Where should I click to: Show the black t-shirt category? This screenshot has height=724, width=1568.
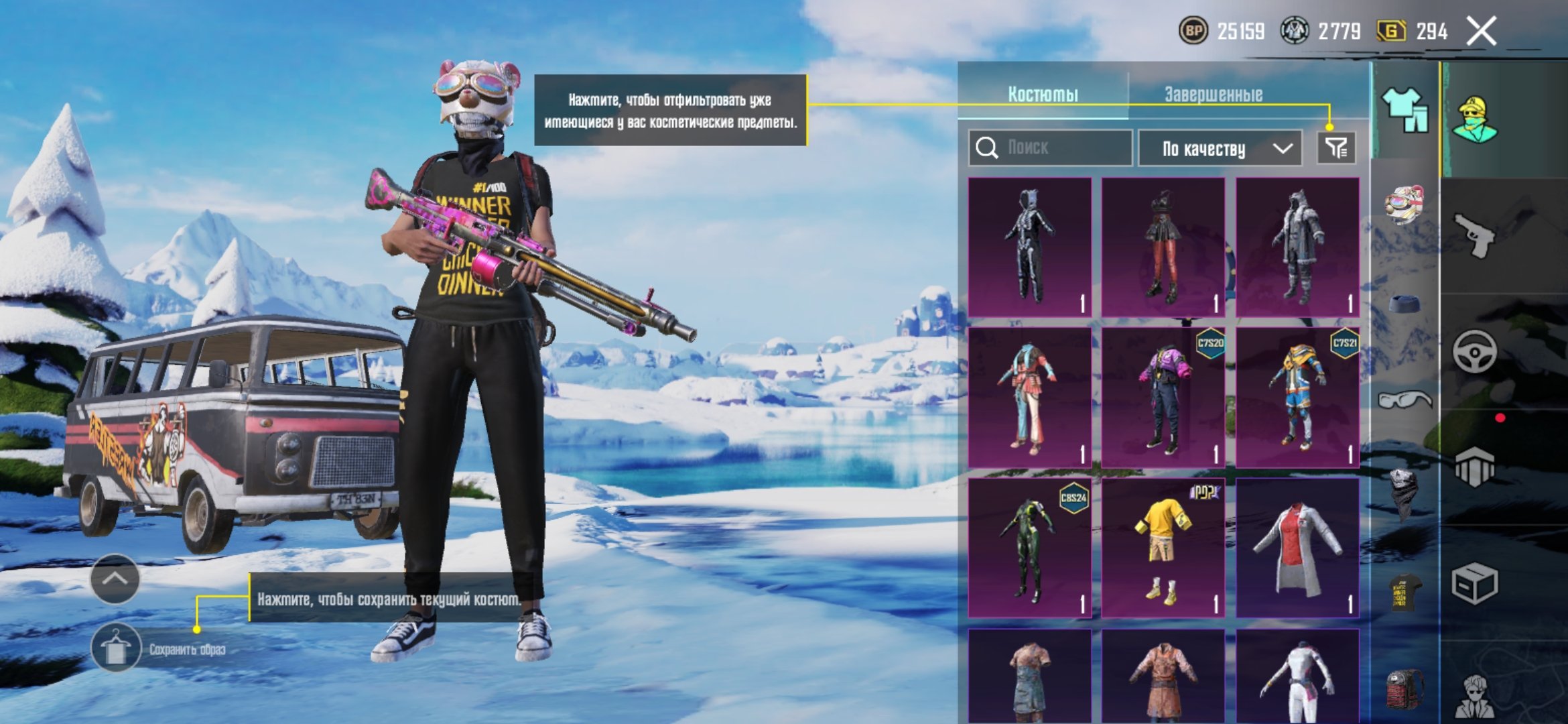pyautogui.click(x=1404, y=591)
